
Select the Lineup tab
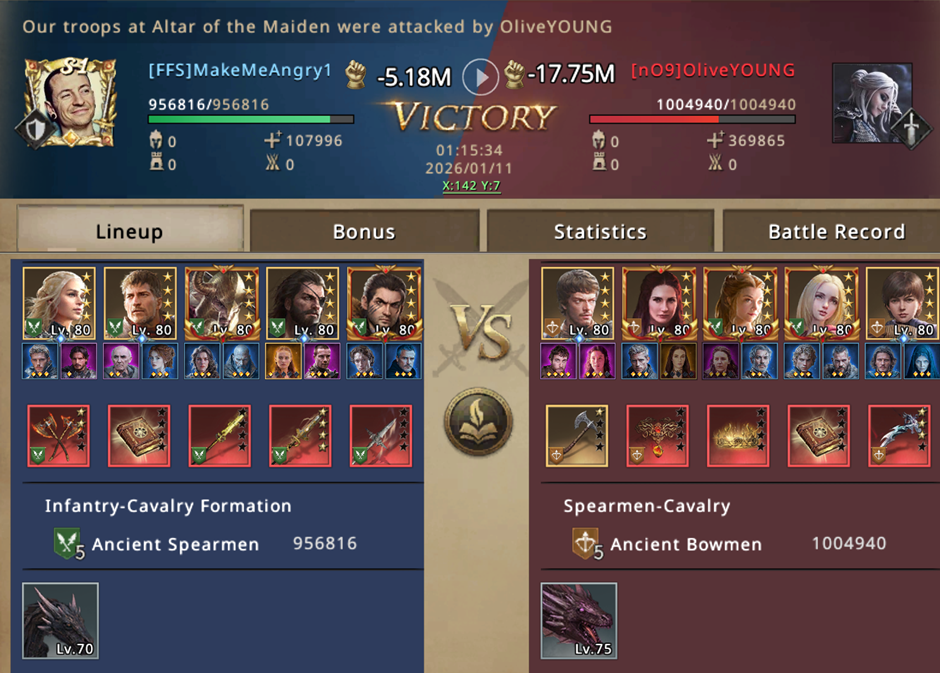coord(129,232)
